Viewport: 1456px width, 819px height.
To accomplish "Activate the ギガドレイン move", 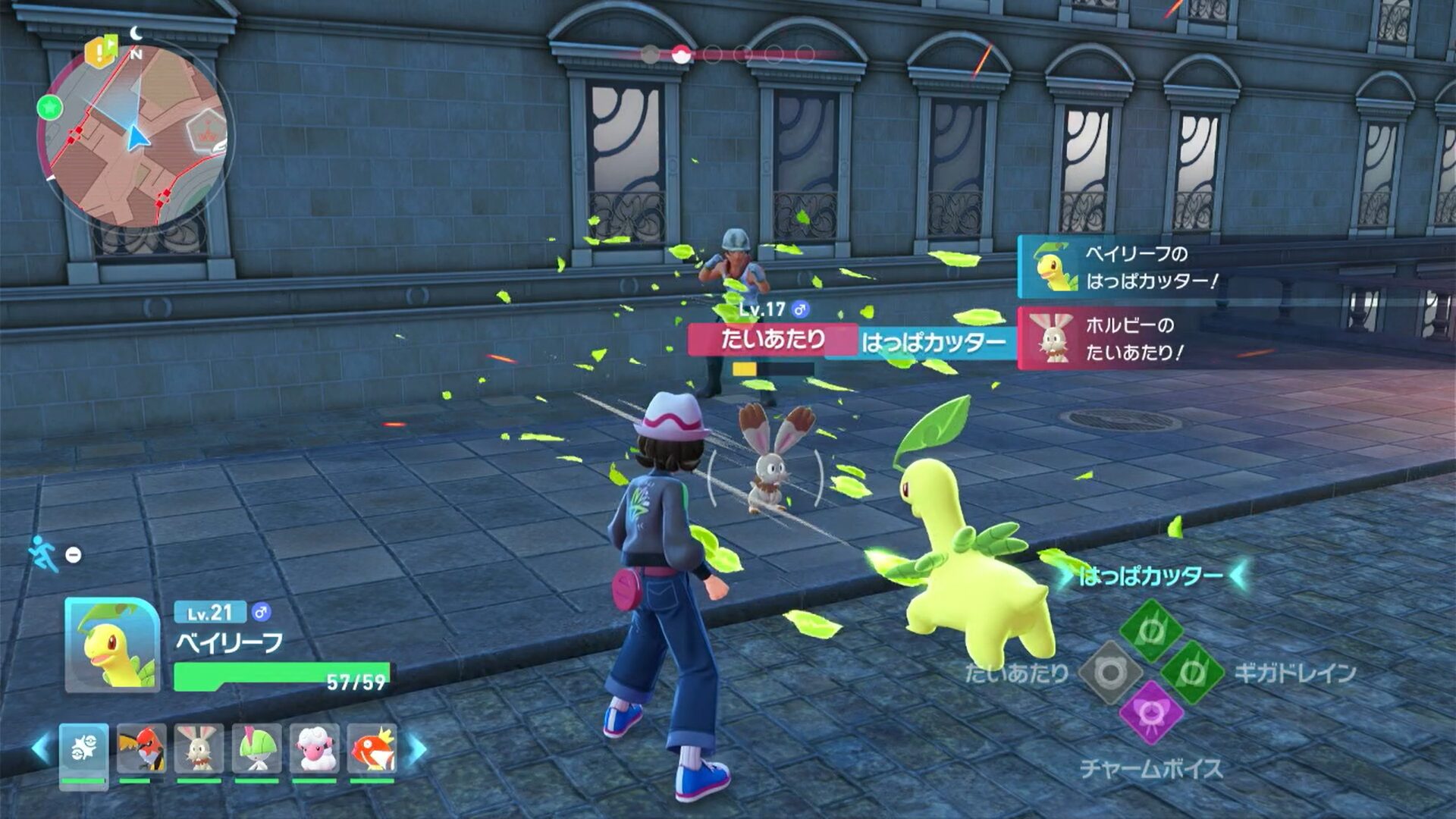I will pyautogui.click(x=1192, y=672).
